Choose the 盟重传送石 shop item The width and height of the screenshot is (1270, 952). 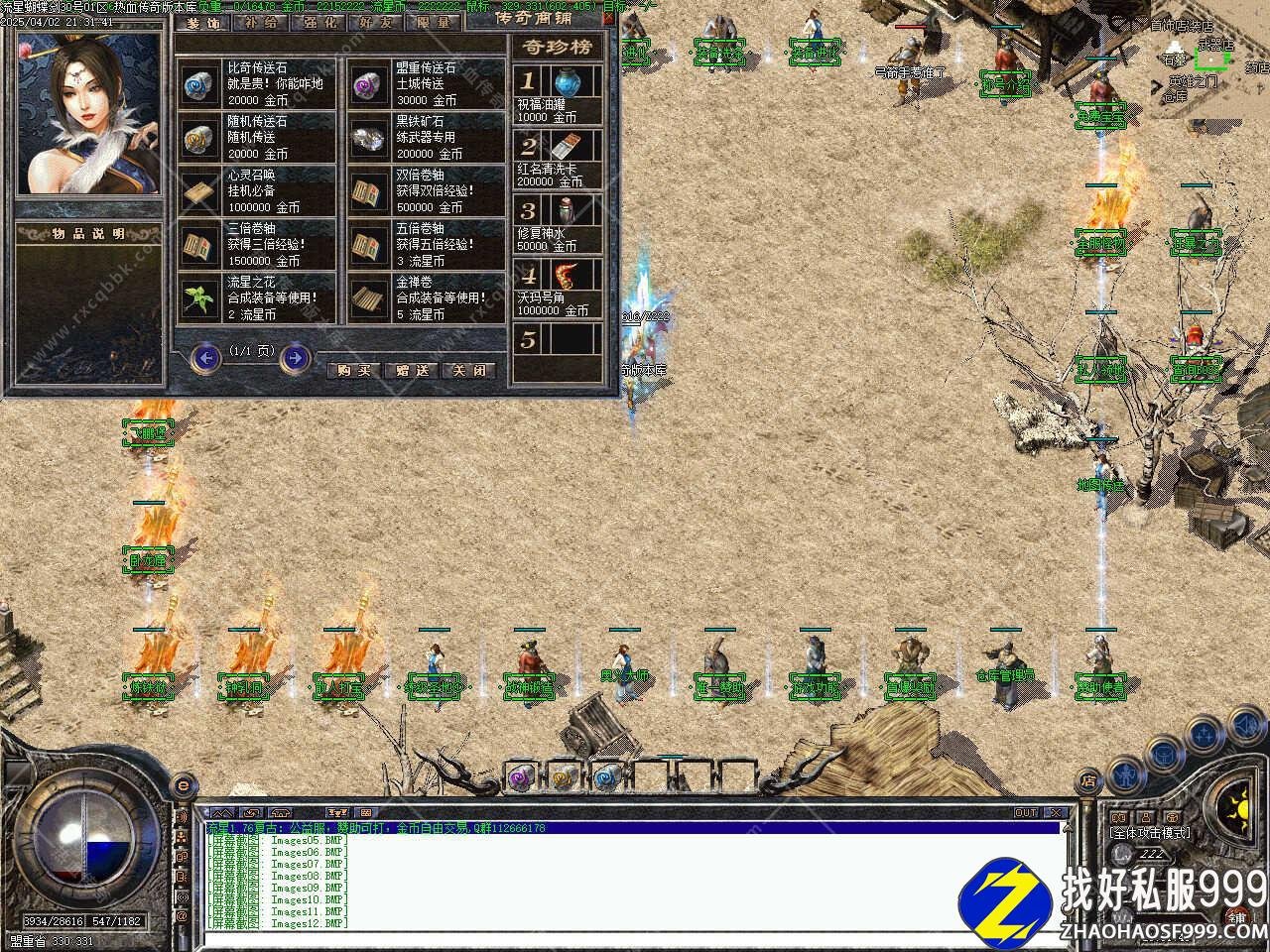[x=427, y=84]
